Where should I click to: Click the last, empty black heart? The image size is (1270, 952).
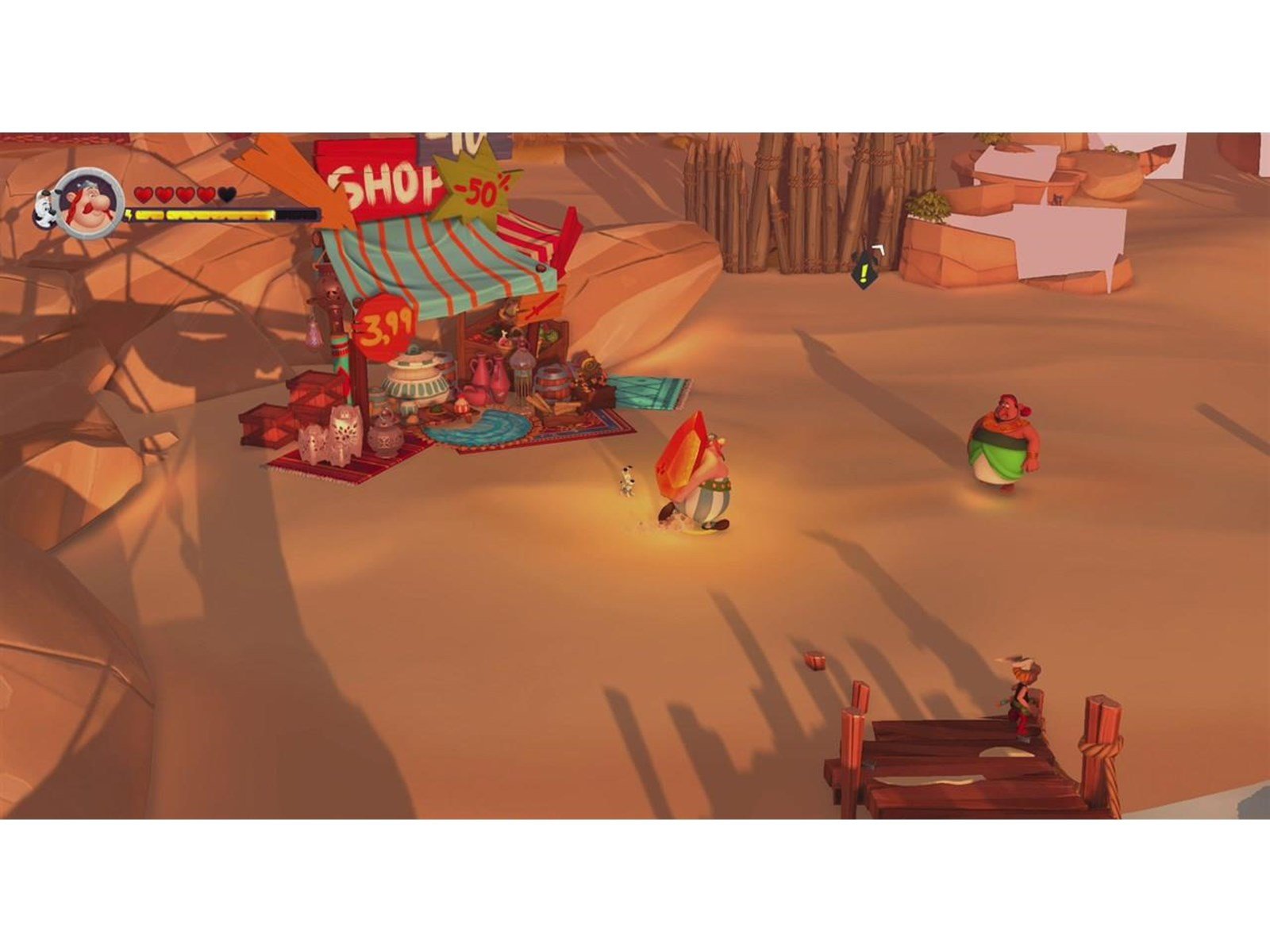[x=227, y=194]
